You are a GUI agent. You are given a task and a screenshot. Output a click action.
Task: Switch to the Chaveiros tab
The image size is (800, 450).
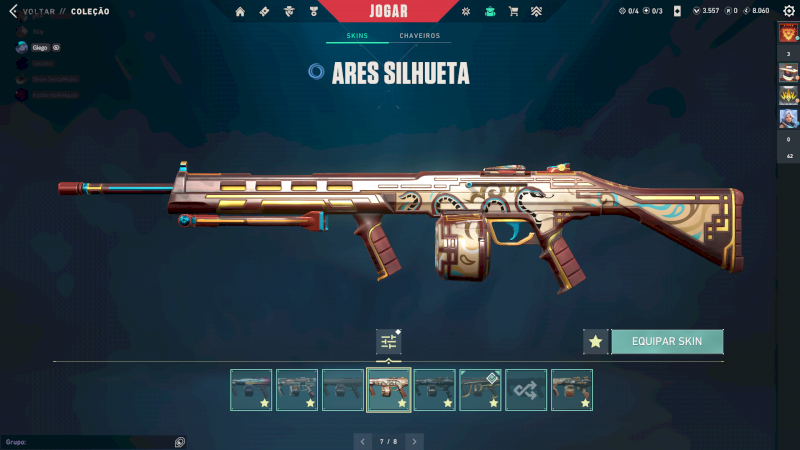pos(419,36)
